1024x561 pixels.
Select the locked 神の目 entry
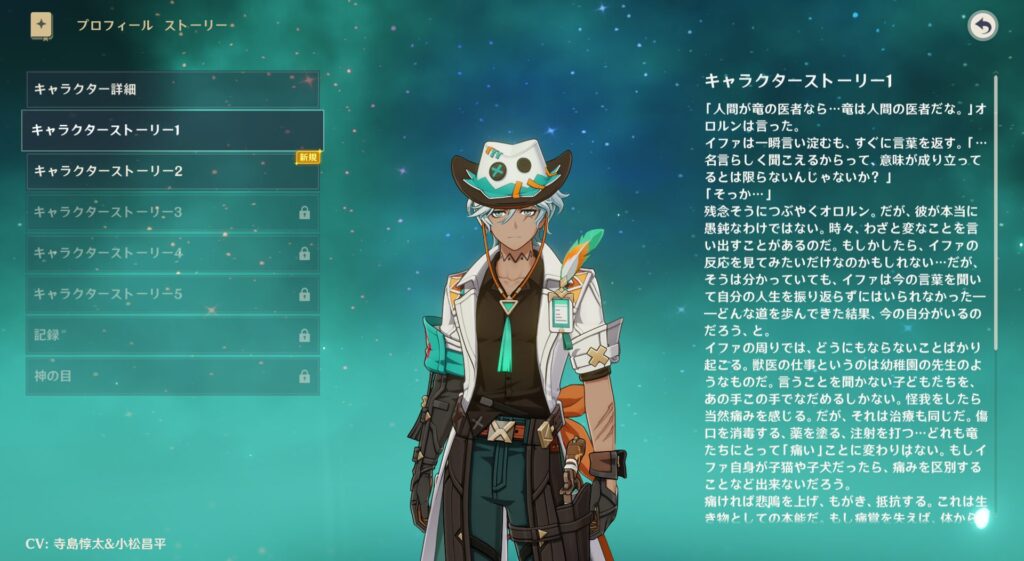click(172, 376)
